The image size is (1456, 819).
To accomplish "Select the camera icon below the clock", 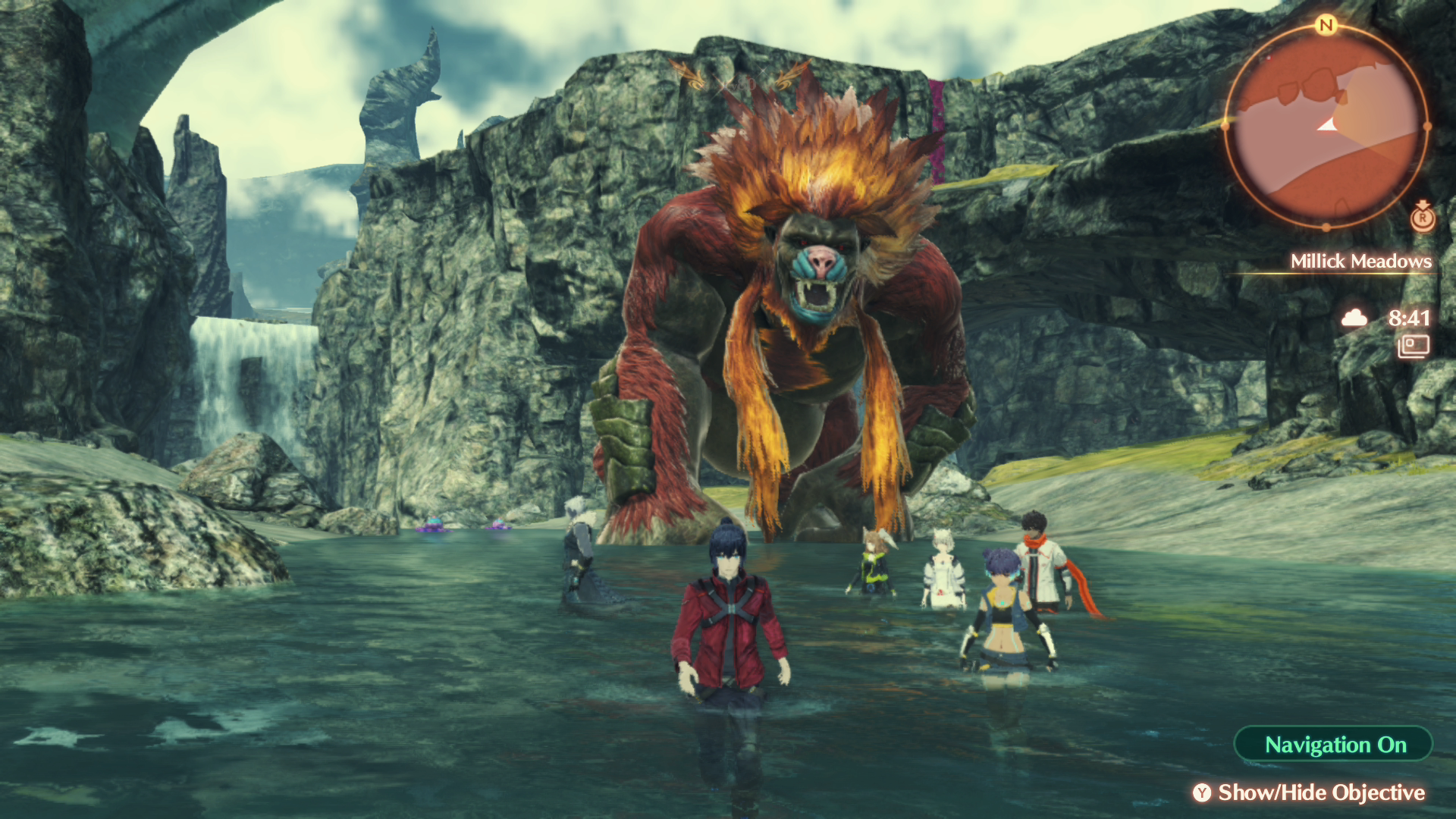I will [1413, 347].
